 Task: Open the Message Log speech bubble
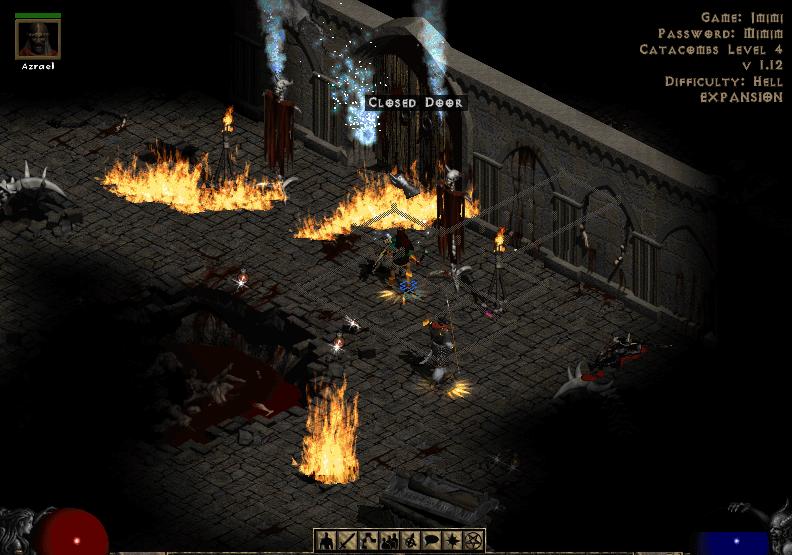pyautogui.click(x=432, y=541)
